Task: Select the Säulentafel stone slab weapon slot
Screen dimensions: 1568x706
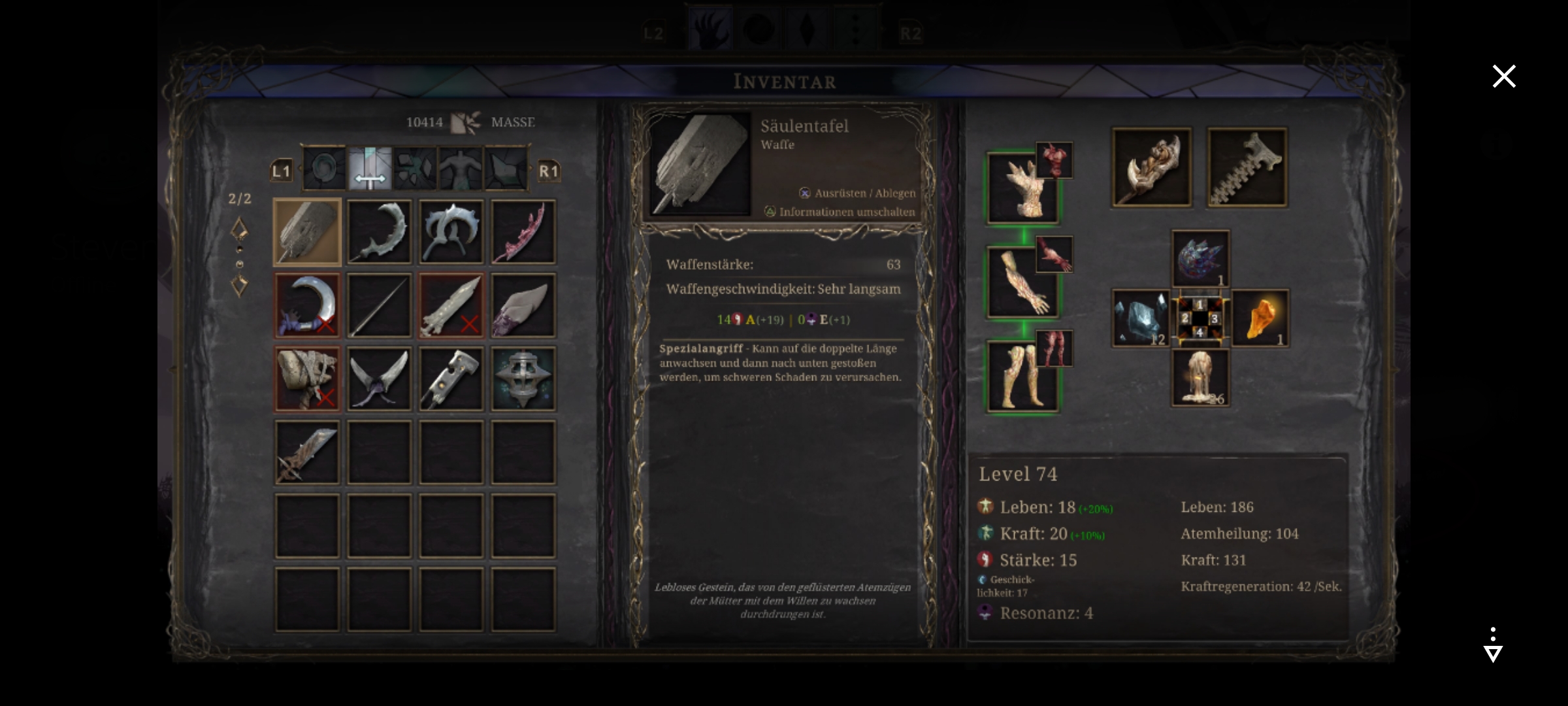Action: tap(307, 232)
